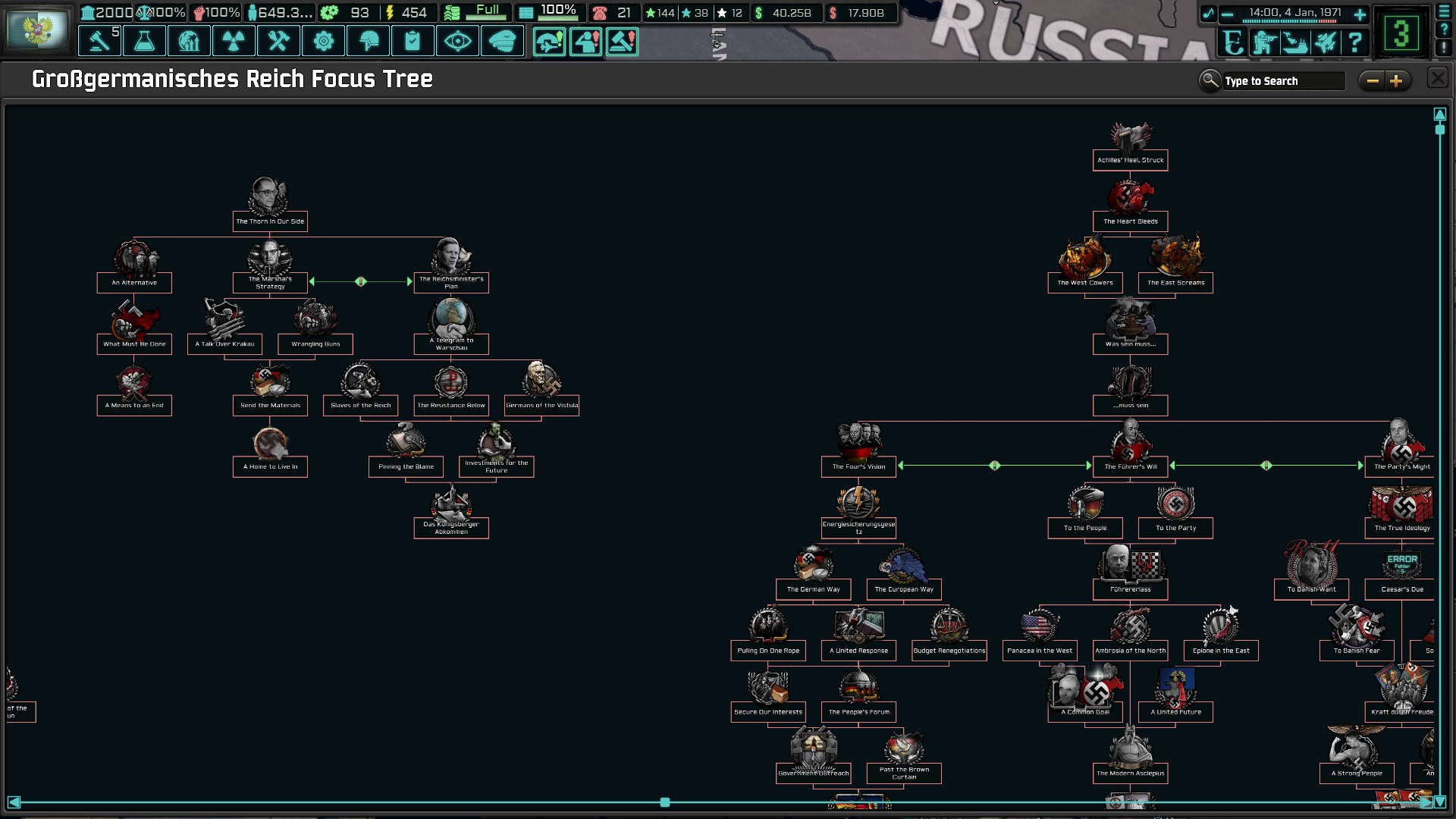
Task: Close the focus tree window
Action: point(1437,78)
